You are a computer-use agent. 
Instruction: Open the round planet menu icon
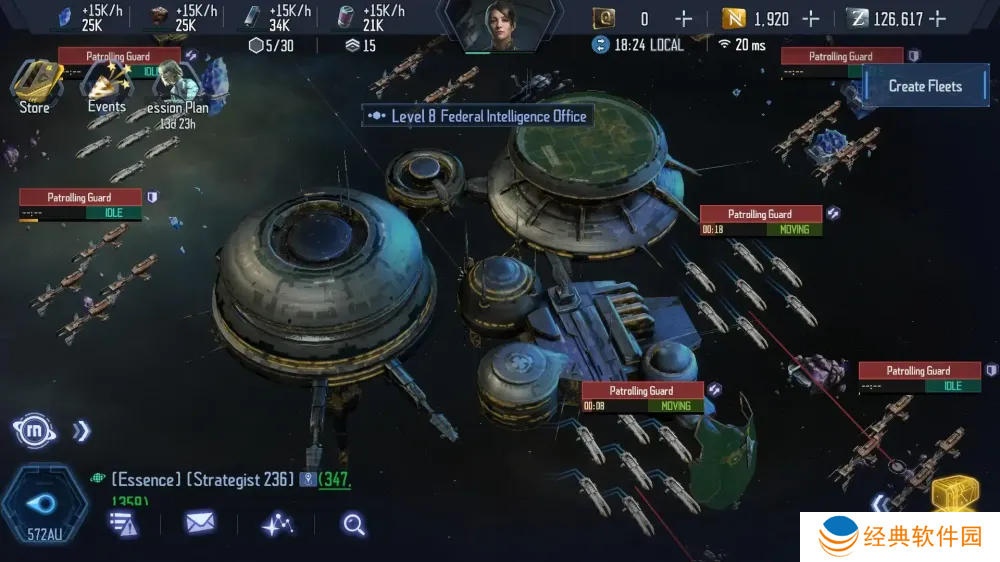[x=32, y=431]
